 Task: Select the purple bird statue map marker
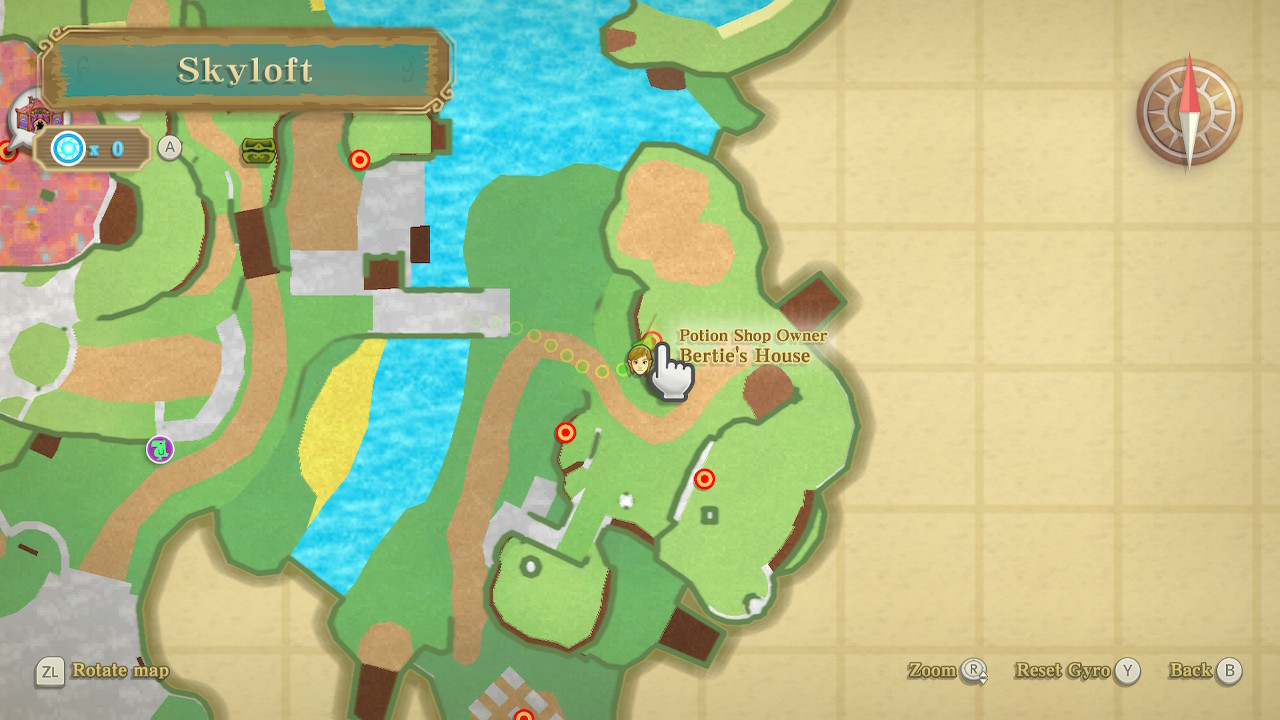coord(160,450)
